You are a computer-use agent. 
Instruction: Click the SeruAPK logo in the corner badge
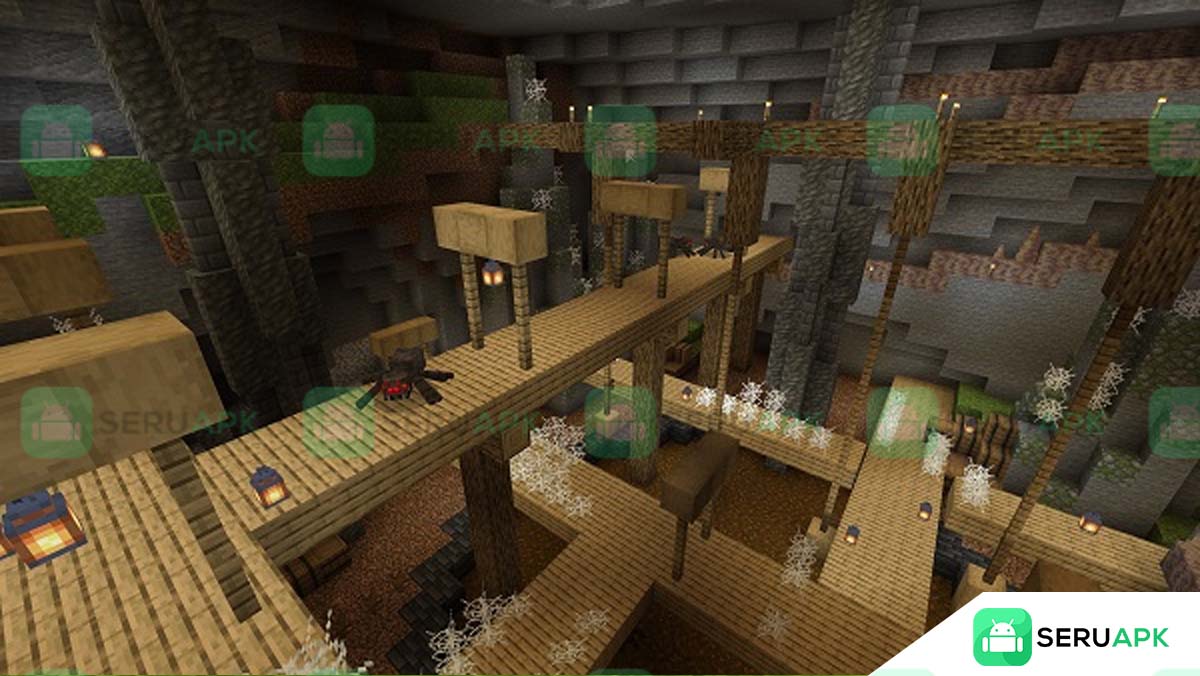pos(1002,637)
